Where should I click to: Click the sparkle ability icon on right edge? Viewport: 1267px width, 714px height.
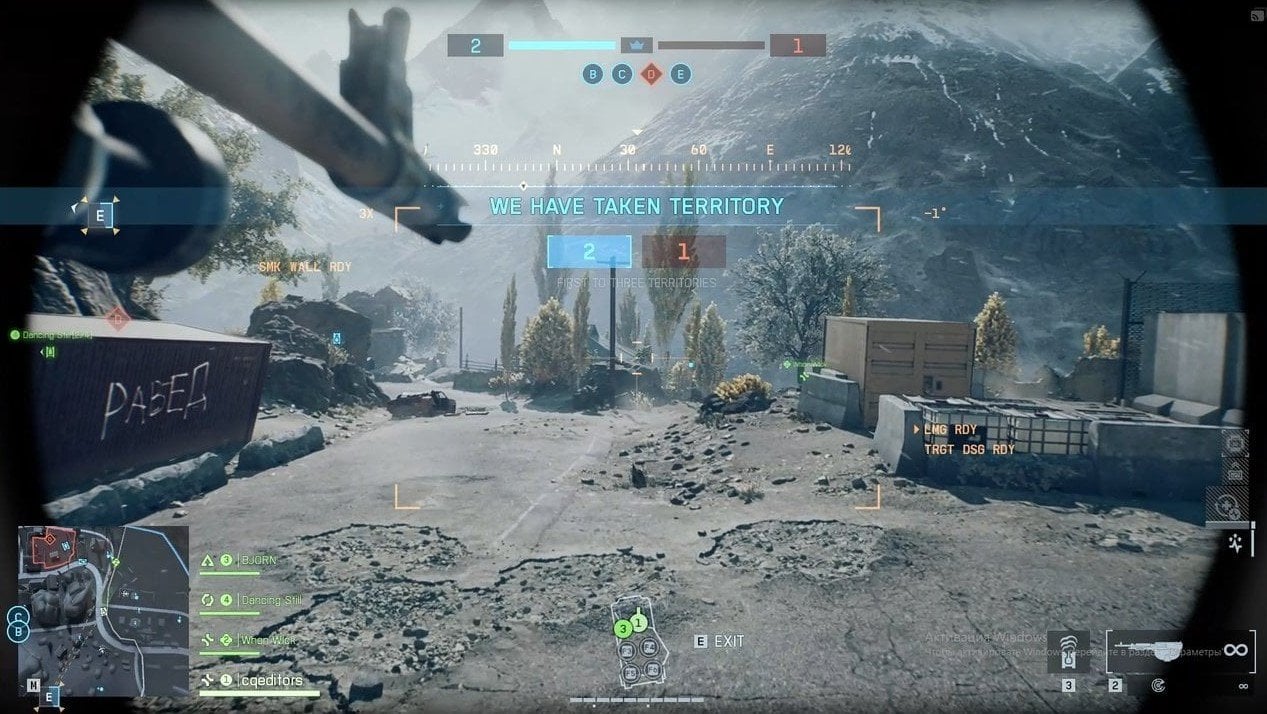click(1237, 544)
